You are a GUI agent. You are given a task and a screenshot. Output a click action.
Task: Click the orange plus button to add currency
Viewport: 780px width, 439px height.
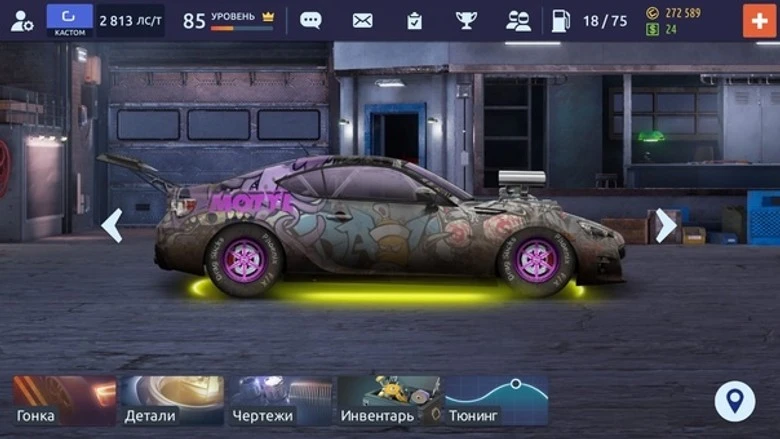759,20
